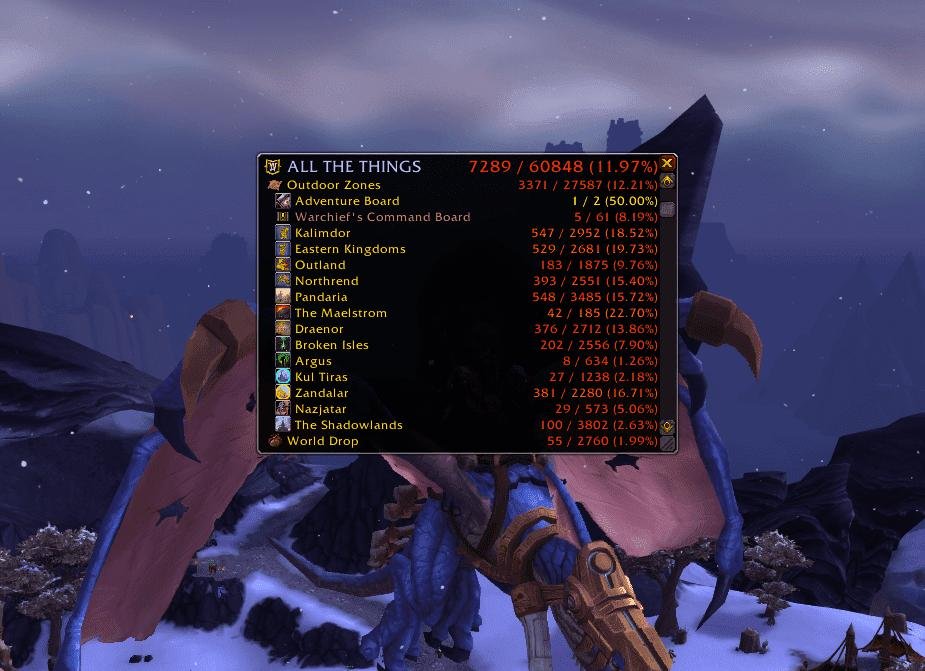Choose the Nazjatar row
925x671 pixels.
[x=321, y=409]
